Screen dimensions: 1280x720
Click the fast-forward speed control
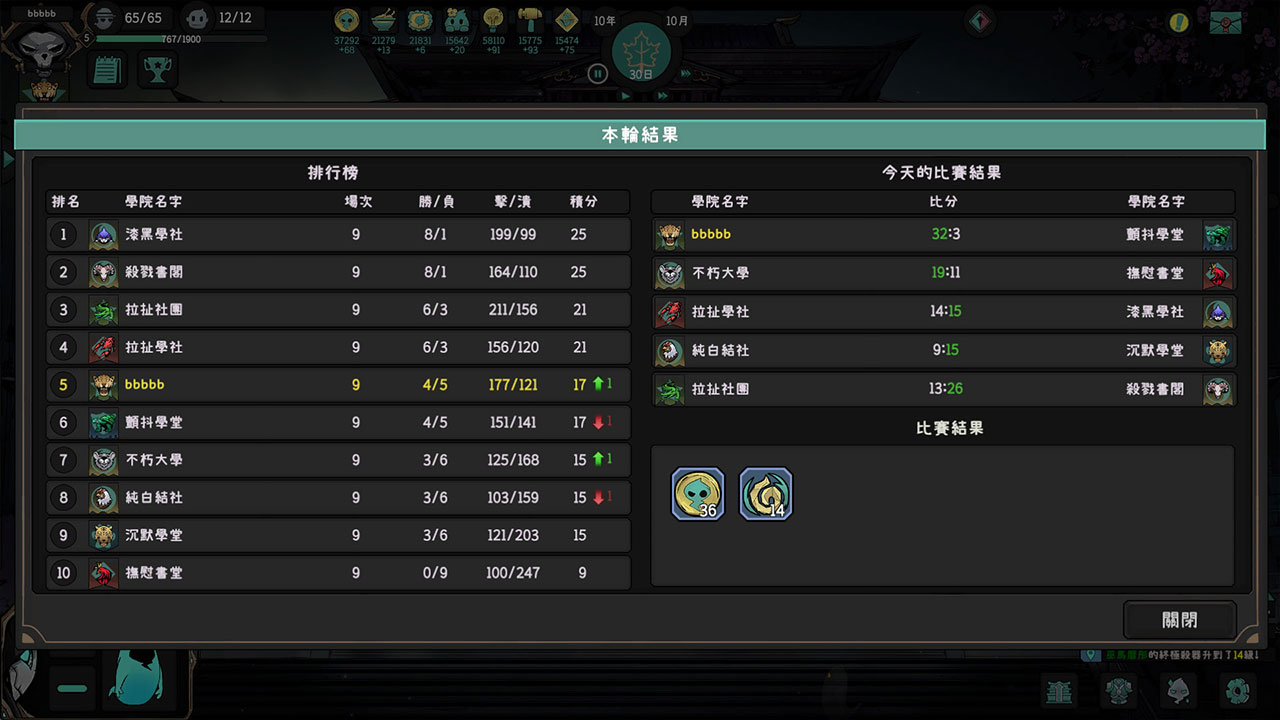[662, 97]
